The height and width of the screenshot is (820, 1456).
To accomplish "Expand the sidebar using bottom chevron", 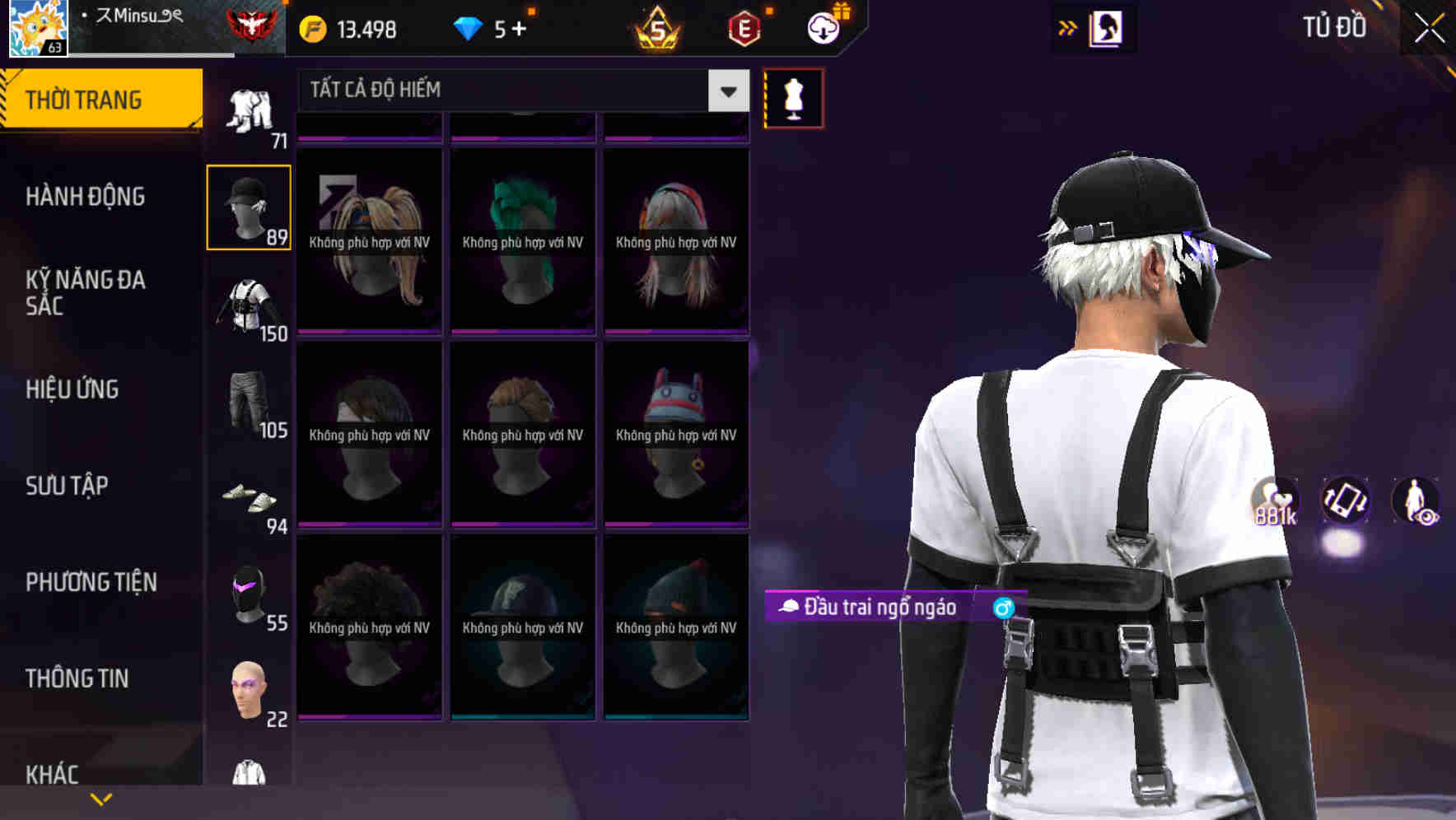I will tap(100, 798).
